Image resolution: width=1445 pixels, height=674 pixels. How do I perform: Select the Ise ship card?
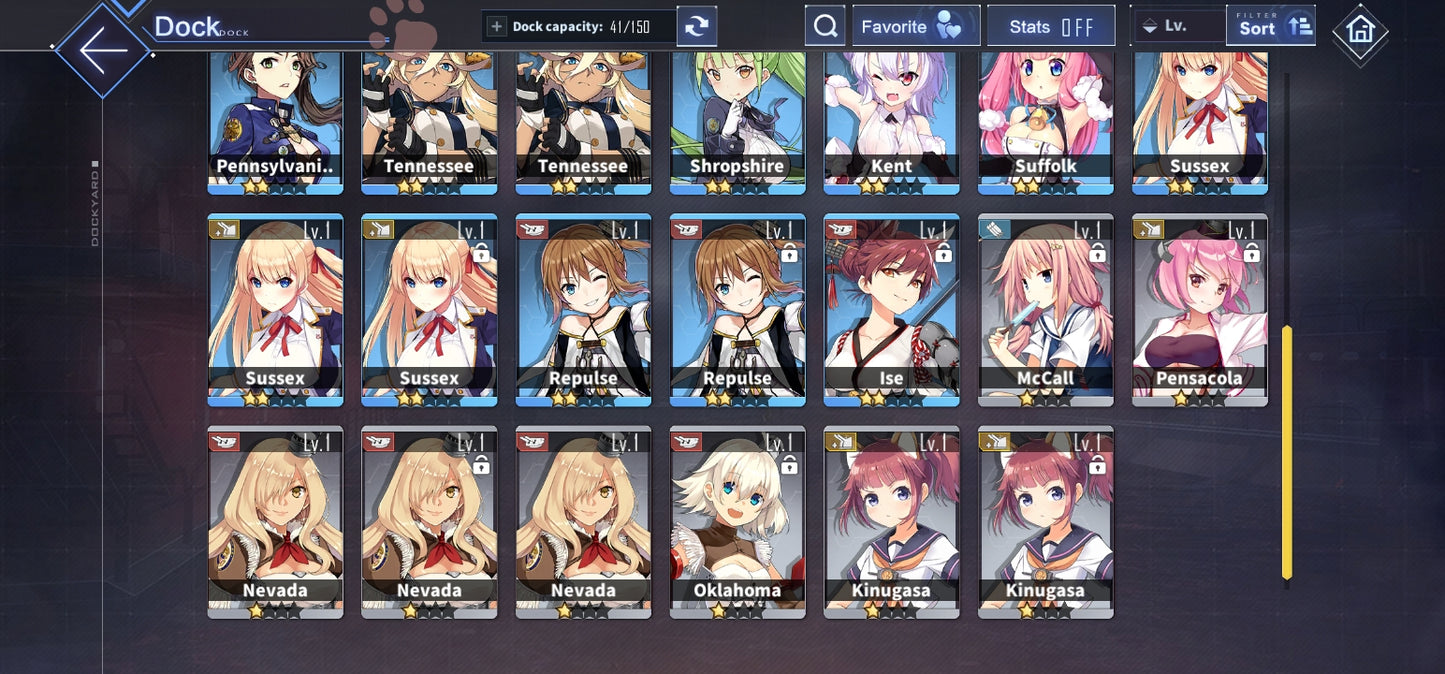[891, 310]
